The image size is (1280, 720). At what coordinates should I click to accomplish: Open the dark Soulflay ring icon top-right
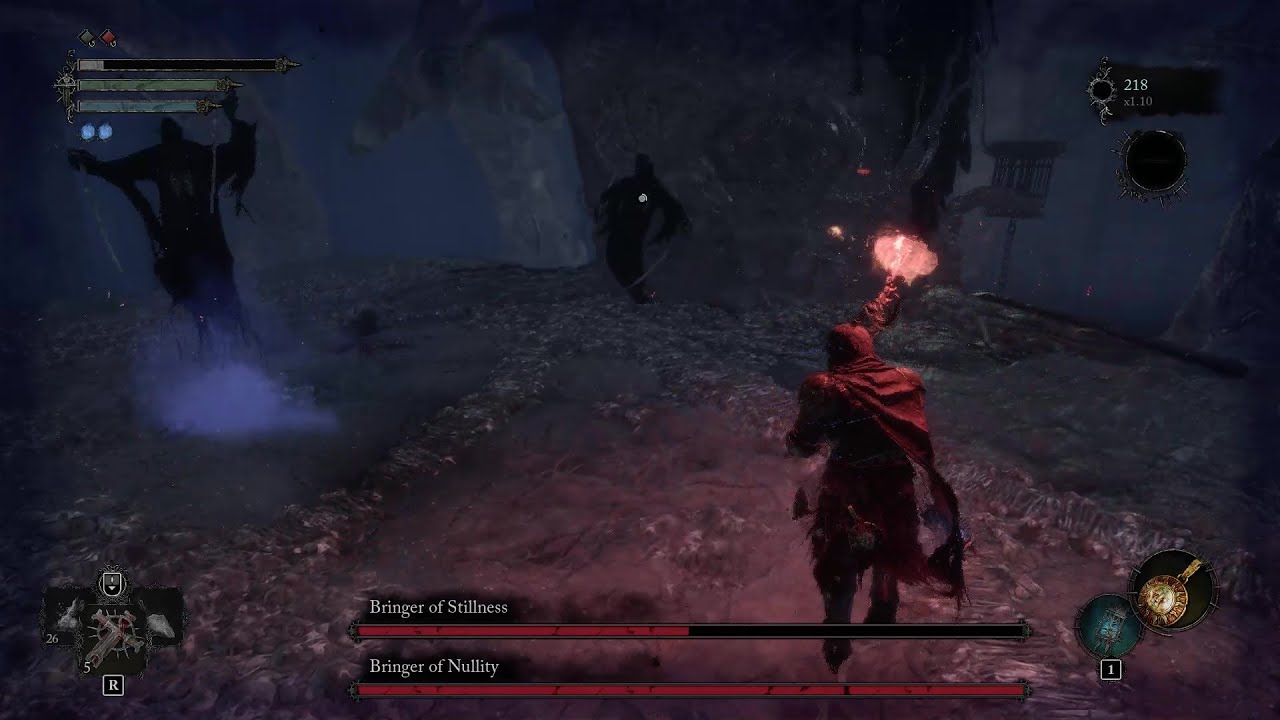pyautogui.click(x=1152, y=160)
